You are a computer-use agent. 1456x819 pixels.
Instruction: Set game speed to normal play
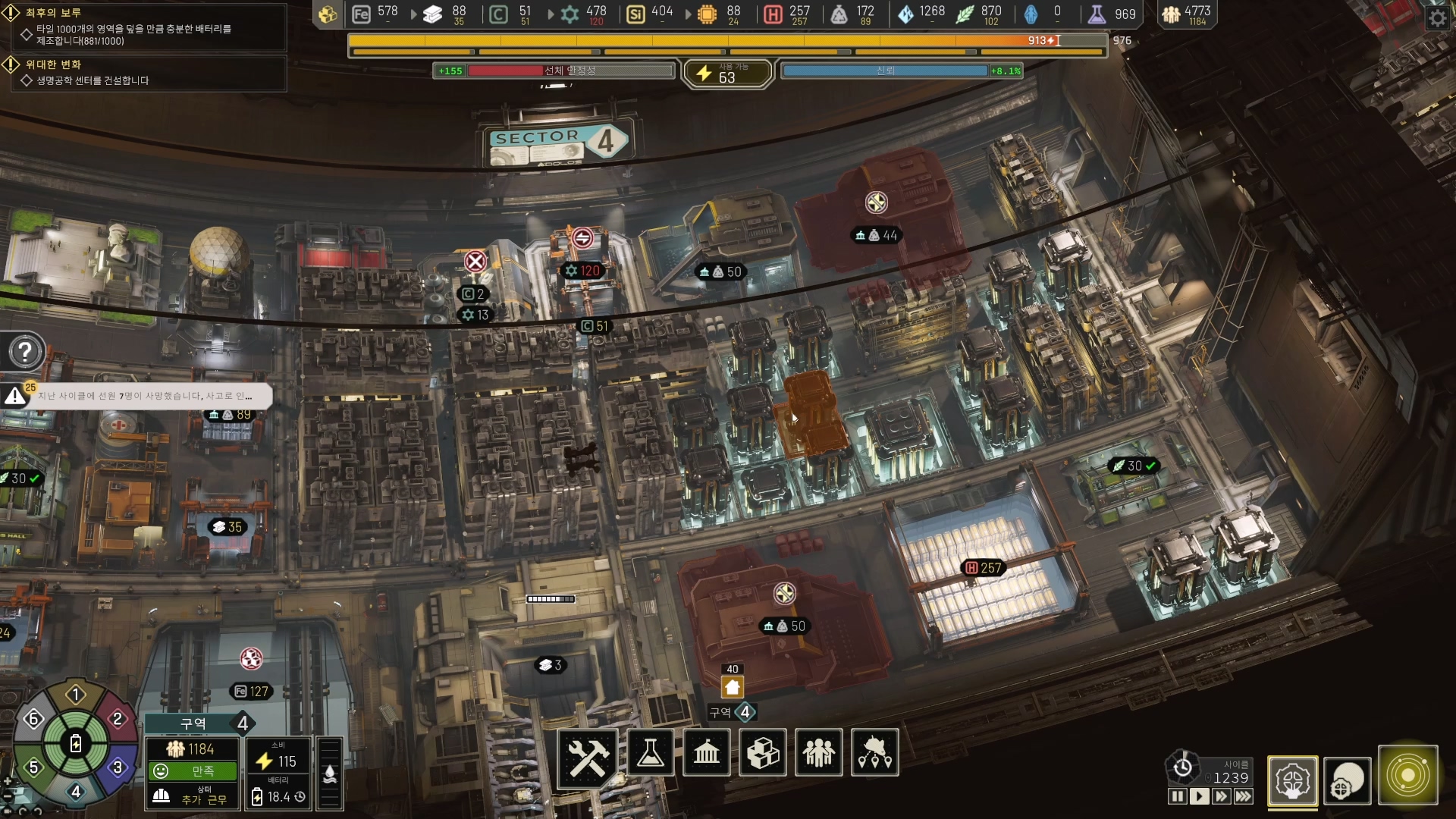(1199, 796)
